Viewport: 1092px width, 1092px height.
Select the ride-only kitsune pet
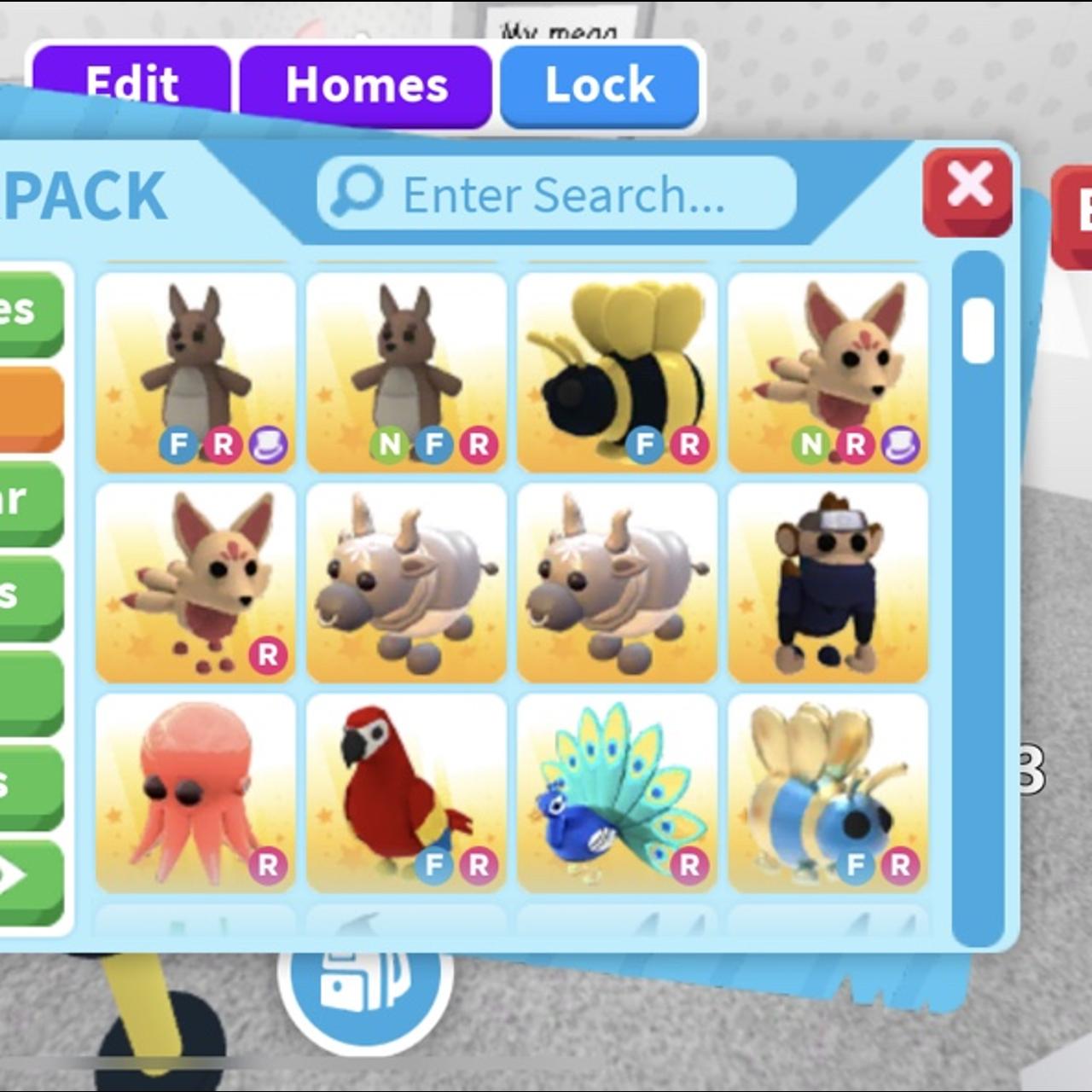[x=195, y=583]
